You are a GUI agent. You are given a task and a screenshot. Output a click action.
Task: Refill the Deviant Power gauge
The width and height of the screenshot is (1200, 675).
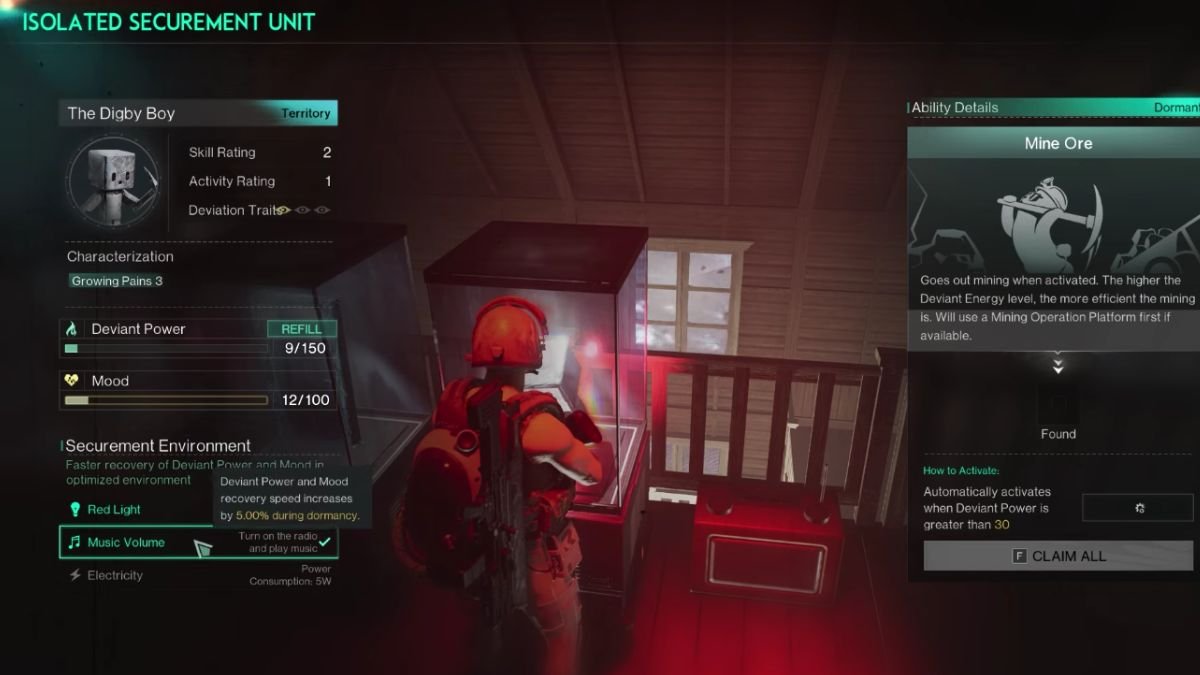click(x=301, y=329)
